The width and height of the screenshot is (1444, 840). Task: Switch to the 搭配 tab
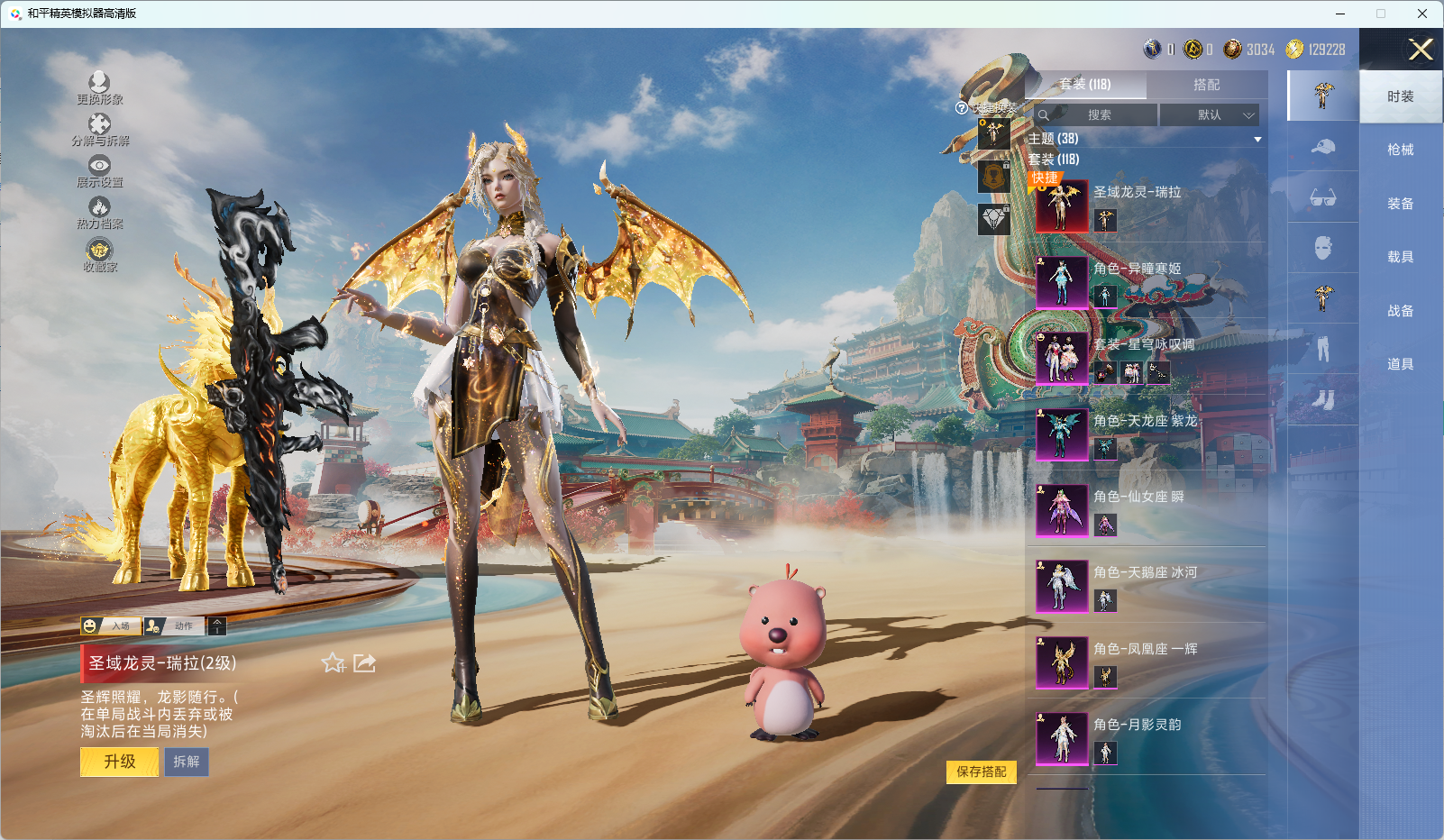[1206, 85]
